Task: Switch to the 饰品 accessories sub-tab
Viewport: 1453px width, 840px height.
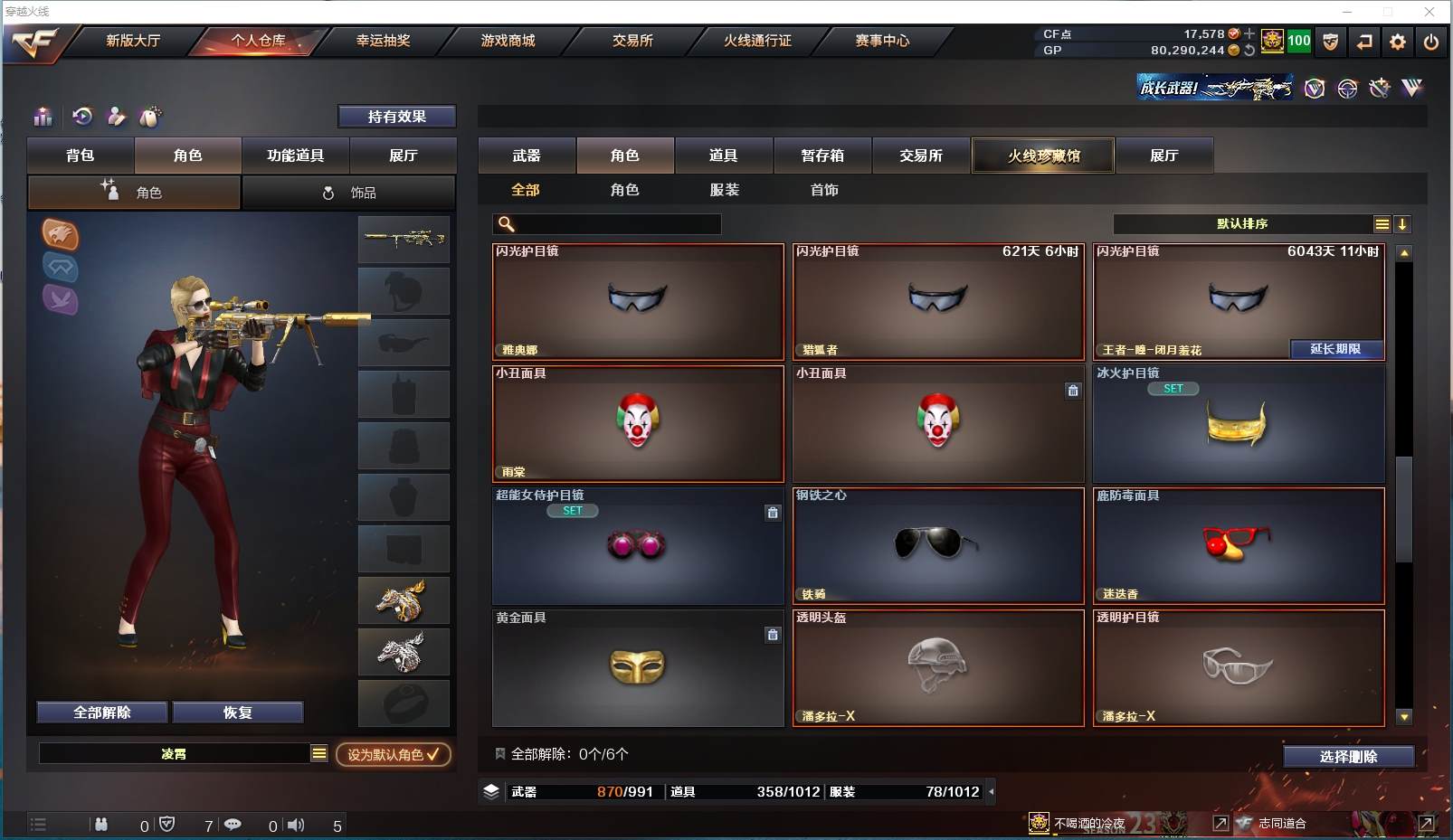Action: [x=349, y=193]
